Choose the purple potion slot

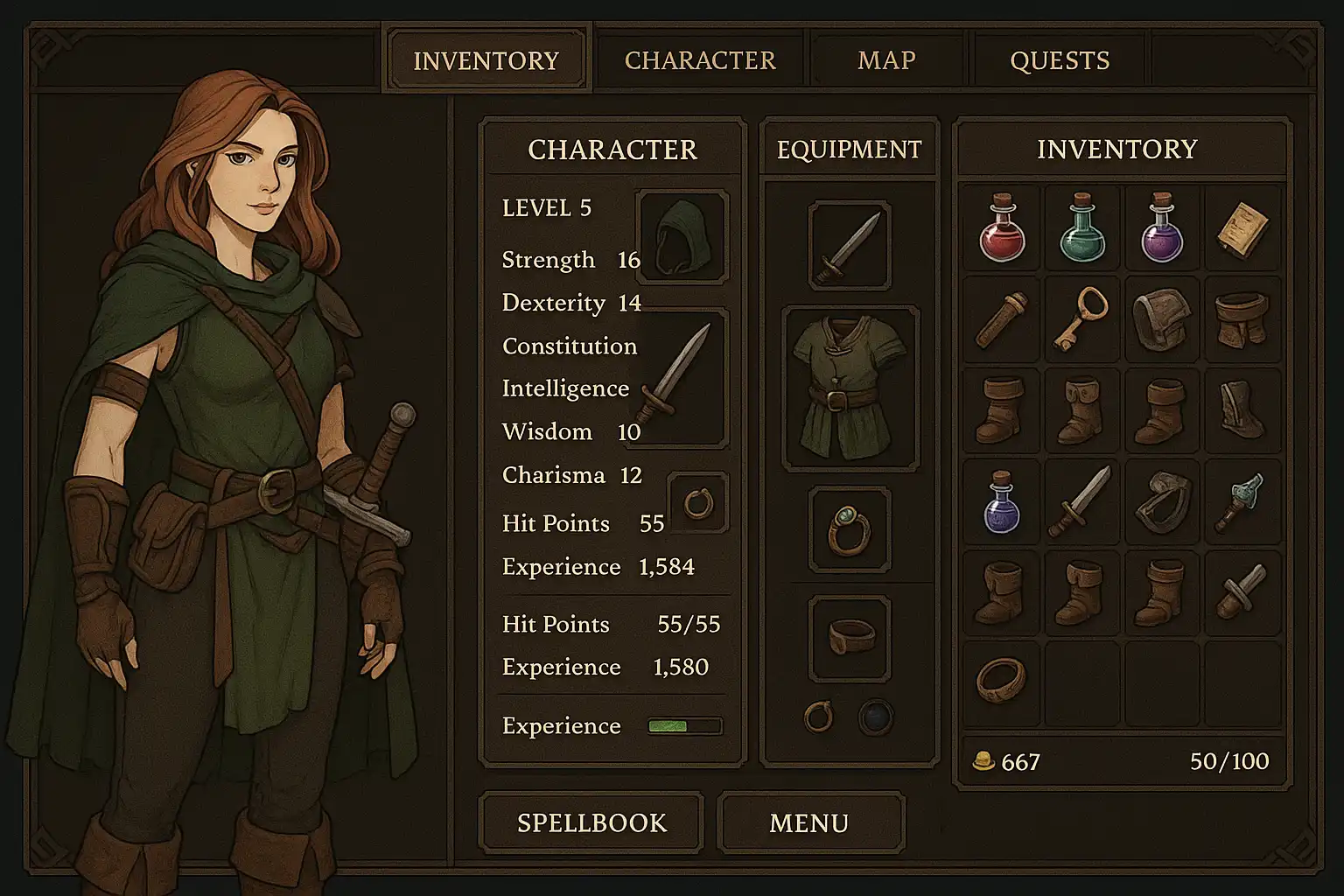[1162, 228]
